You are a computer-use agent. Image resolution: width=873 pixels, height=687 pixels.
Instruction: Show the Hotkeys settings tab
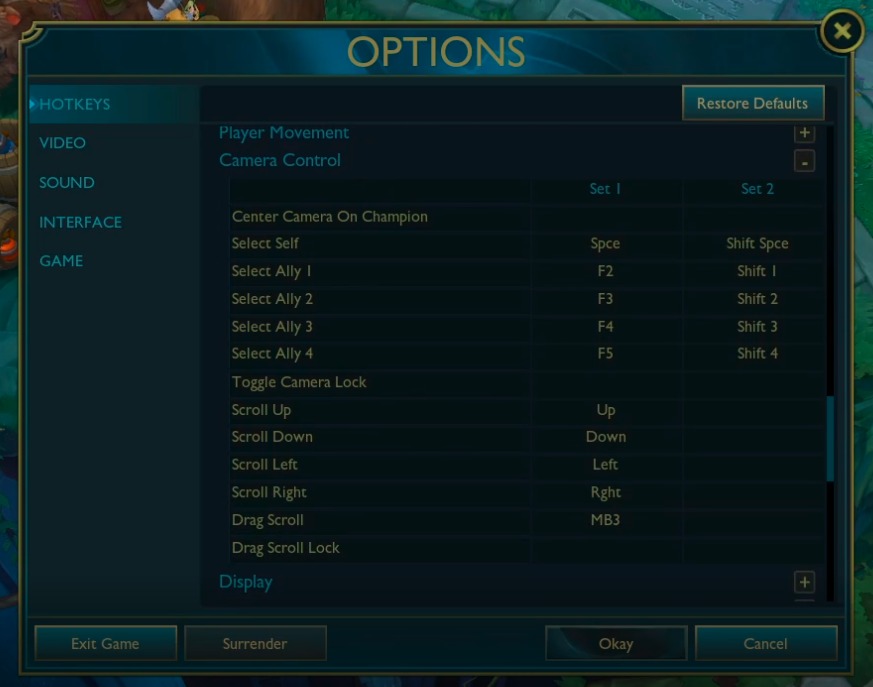point(75,104)
